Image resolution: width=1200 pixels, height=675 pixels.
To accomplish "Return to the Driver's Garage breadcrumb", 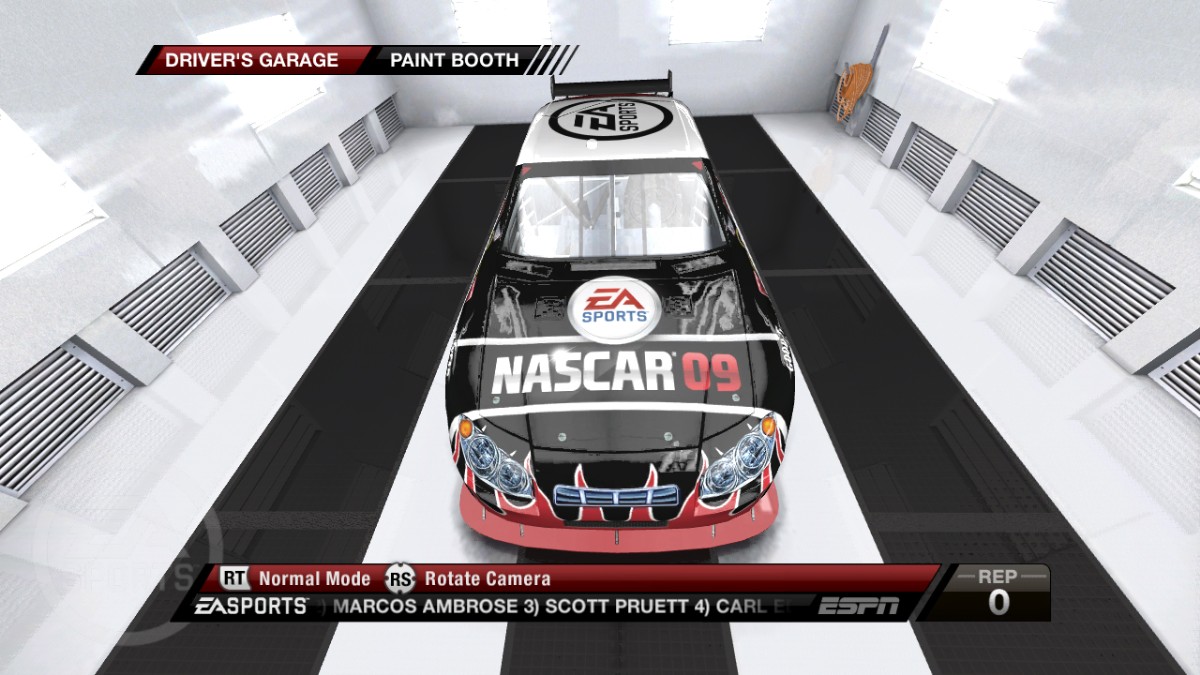I will pos(253,60).
